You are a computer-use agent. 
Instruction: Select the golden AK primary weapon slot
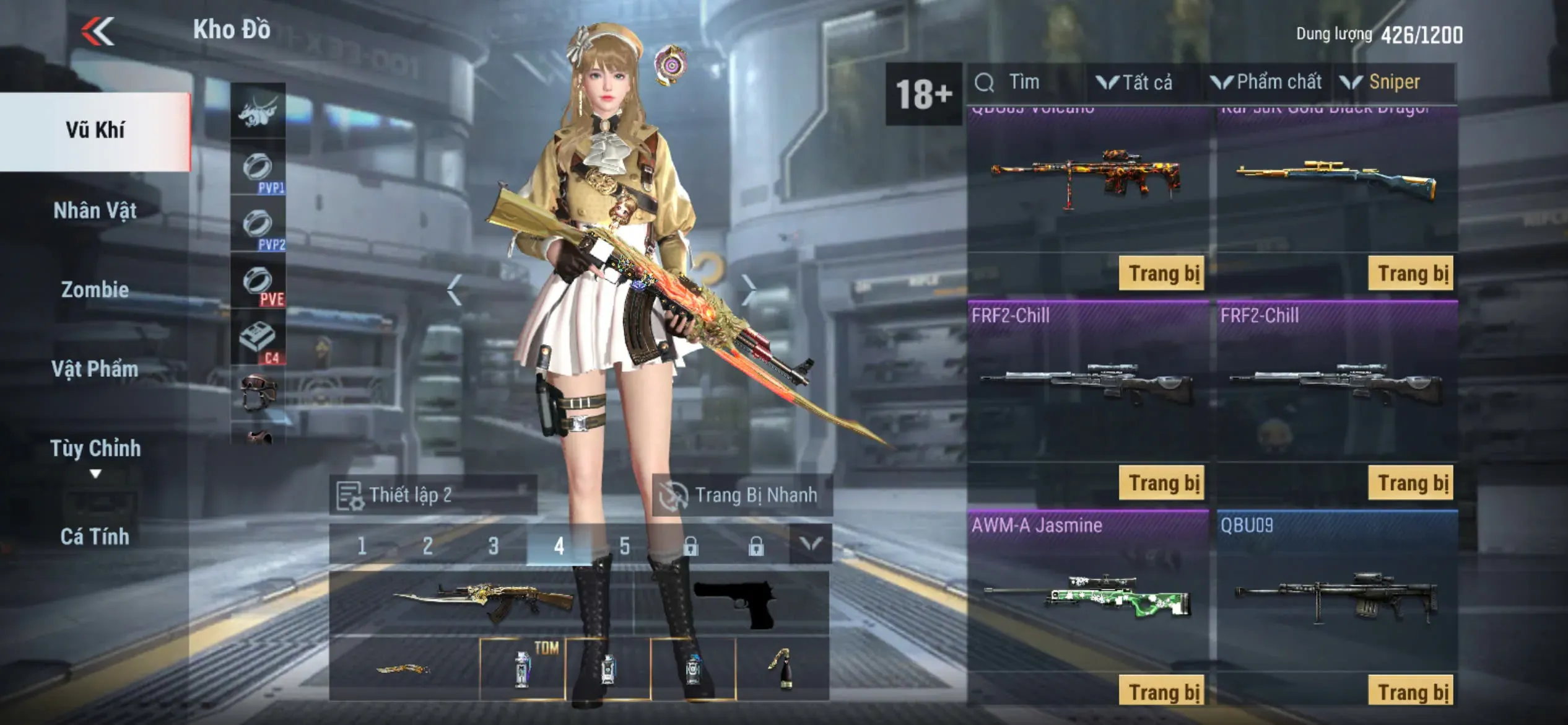click(482, 602)
